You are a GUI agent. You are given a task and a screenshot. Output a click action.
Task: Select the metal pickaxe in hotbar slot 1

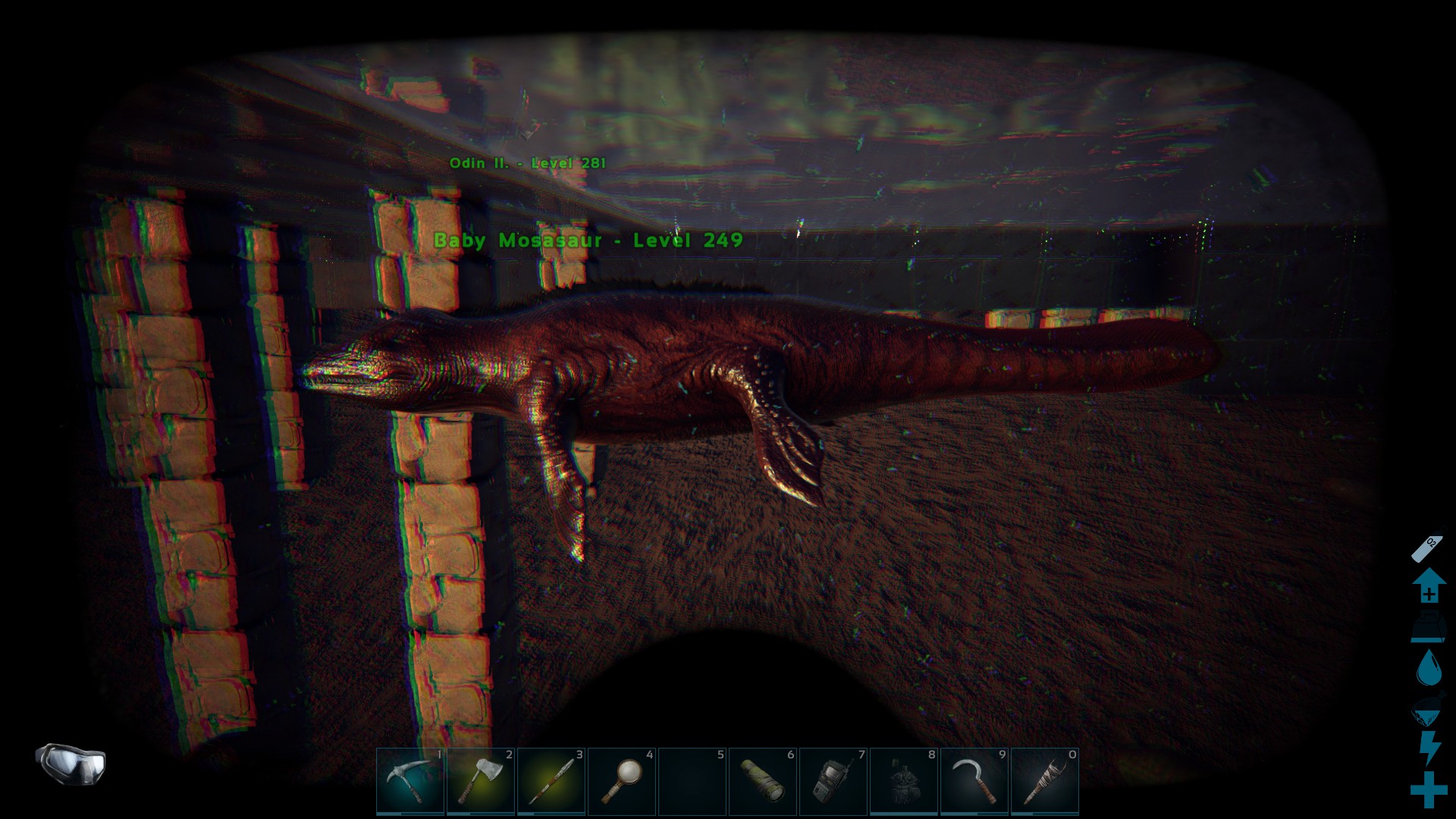click(x=410, y=781)
